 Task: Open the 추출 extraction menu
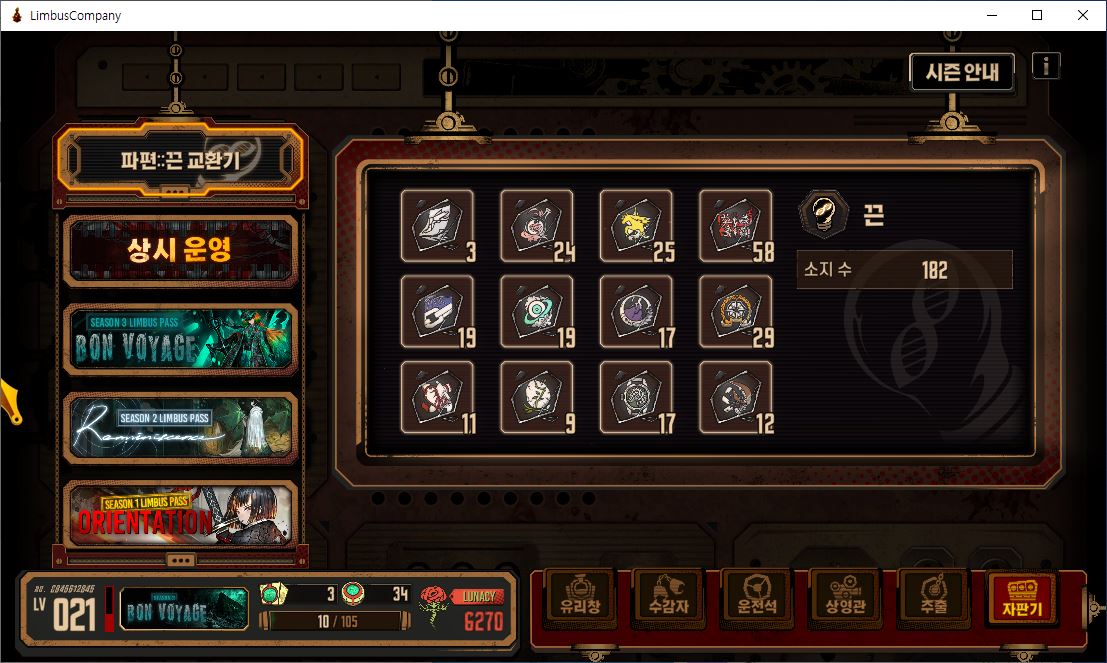930,597
